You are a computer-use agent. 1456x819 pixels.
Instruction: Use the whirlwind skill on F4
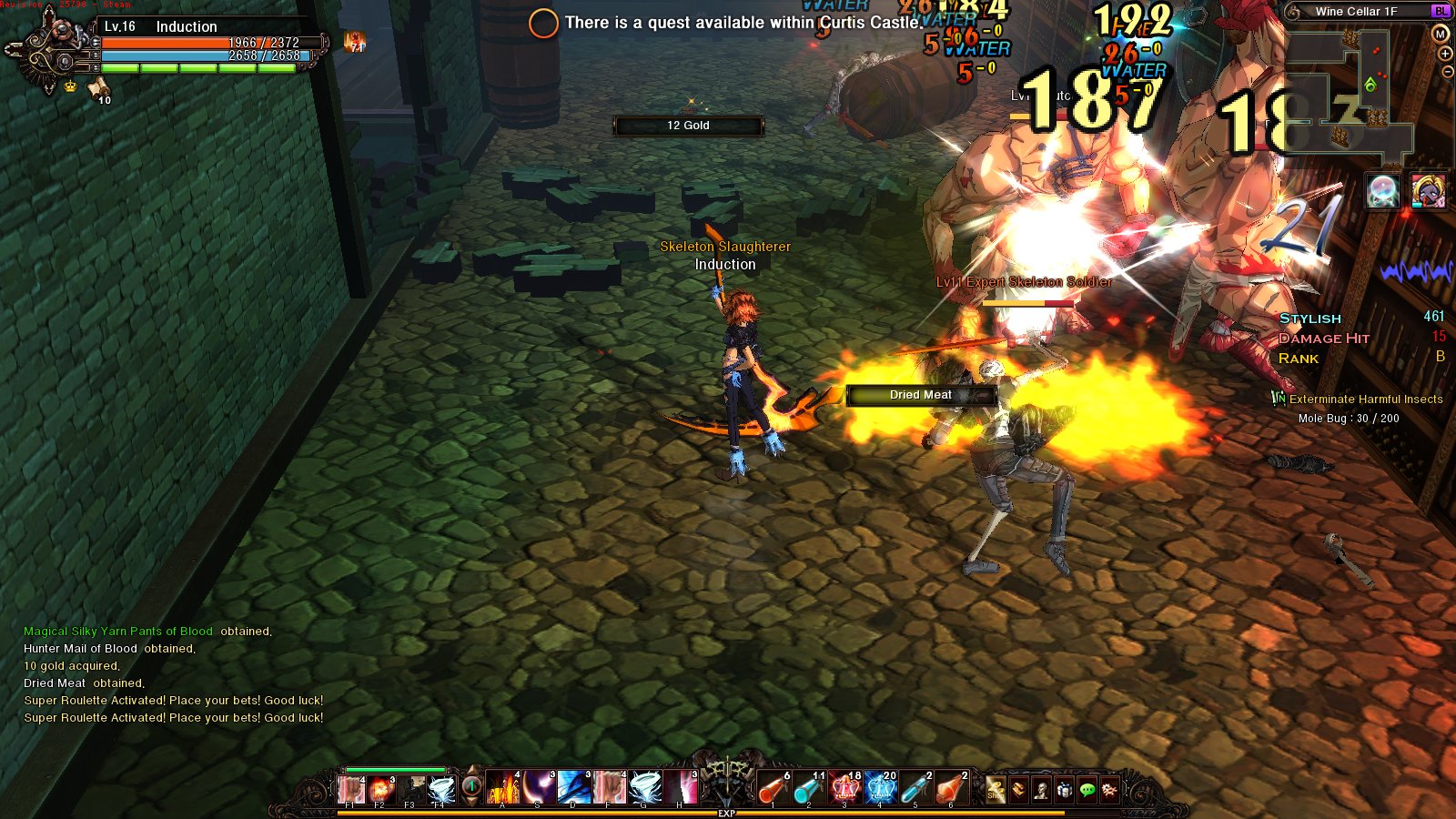point(440,788)
